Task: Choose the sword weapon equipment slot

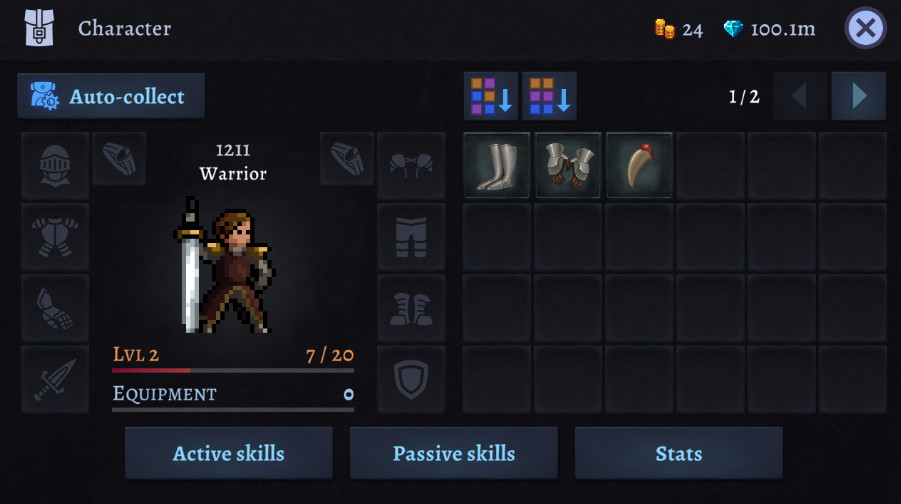Action: pos(55,379)
